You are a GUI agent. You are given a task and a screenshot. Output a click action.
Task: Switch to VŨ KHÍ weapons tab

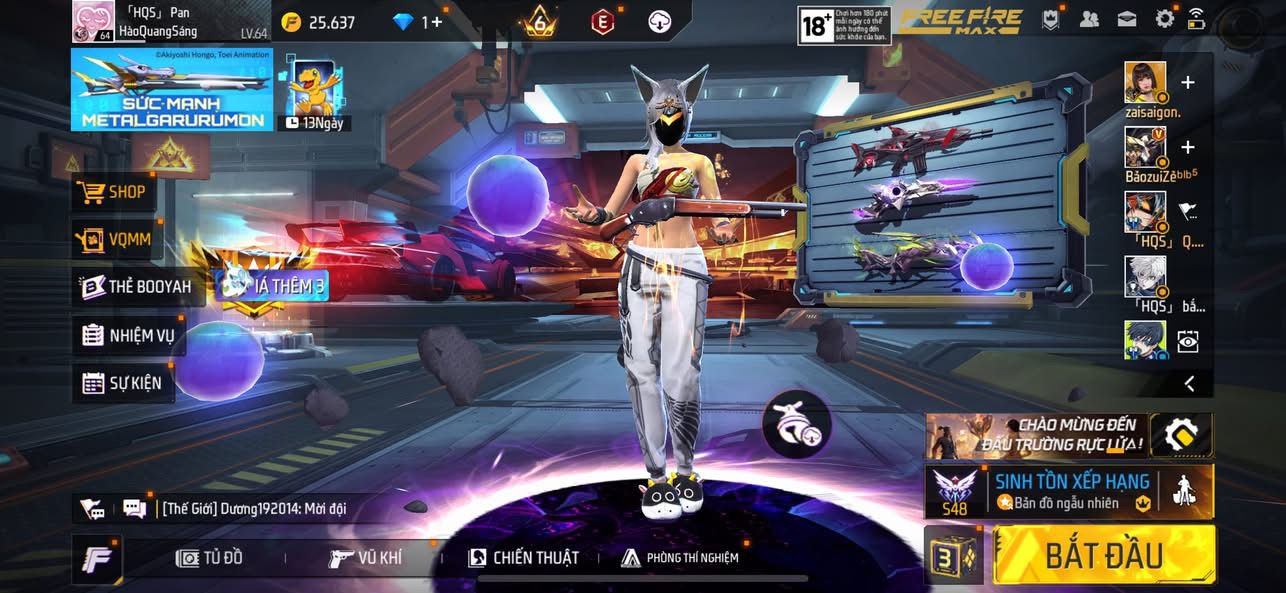click(366, 558)
